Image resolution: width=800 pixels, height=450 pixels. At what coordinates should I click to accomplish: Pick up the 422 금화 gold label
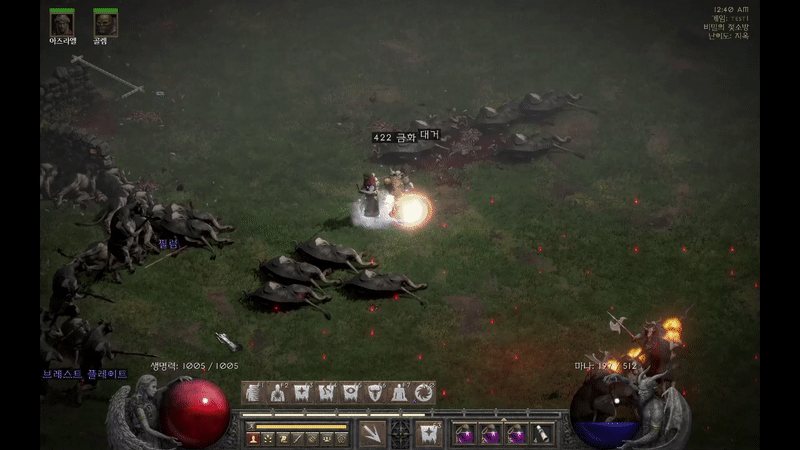pyautogui.click(x=394, y=137)
